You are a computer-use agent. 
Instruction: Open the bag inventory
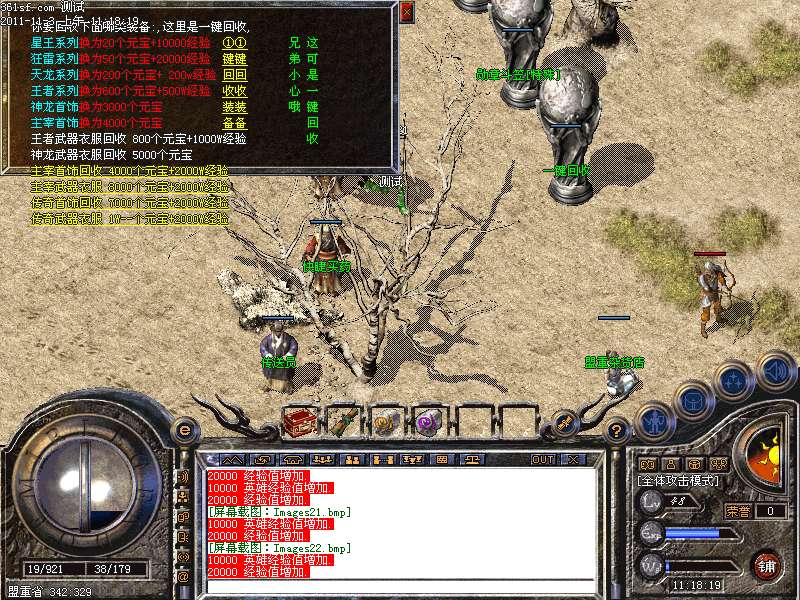(x=693, y=400)
